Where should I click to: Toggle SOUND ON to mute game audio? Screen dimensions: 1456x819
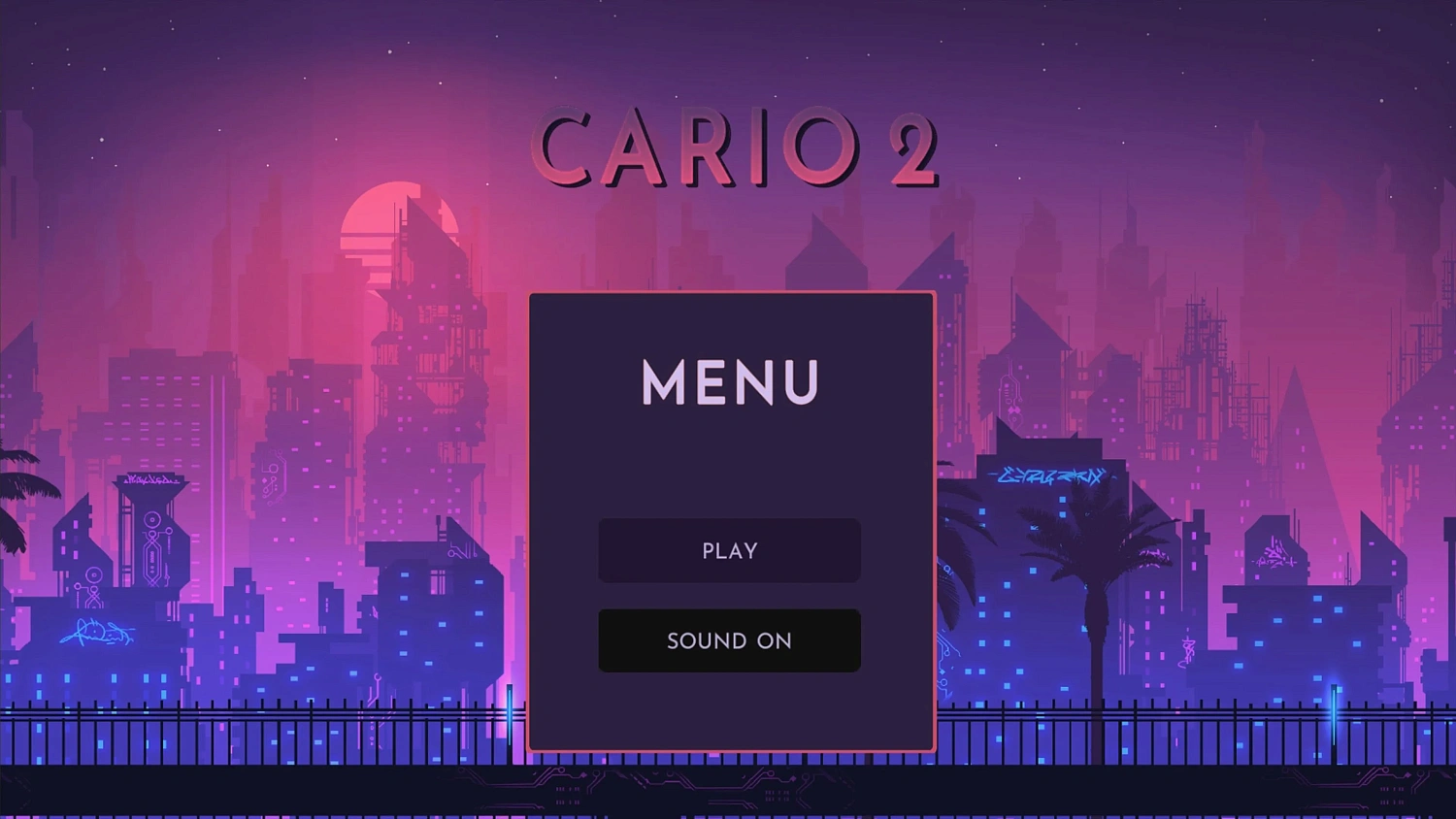(x=729, y=640)
